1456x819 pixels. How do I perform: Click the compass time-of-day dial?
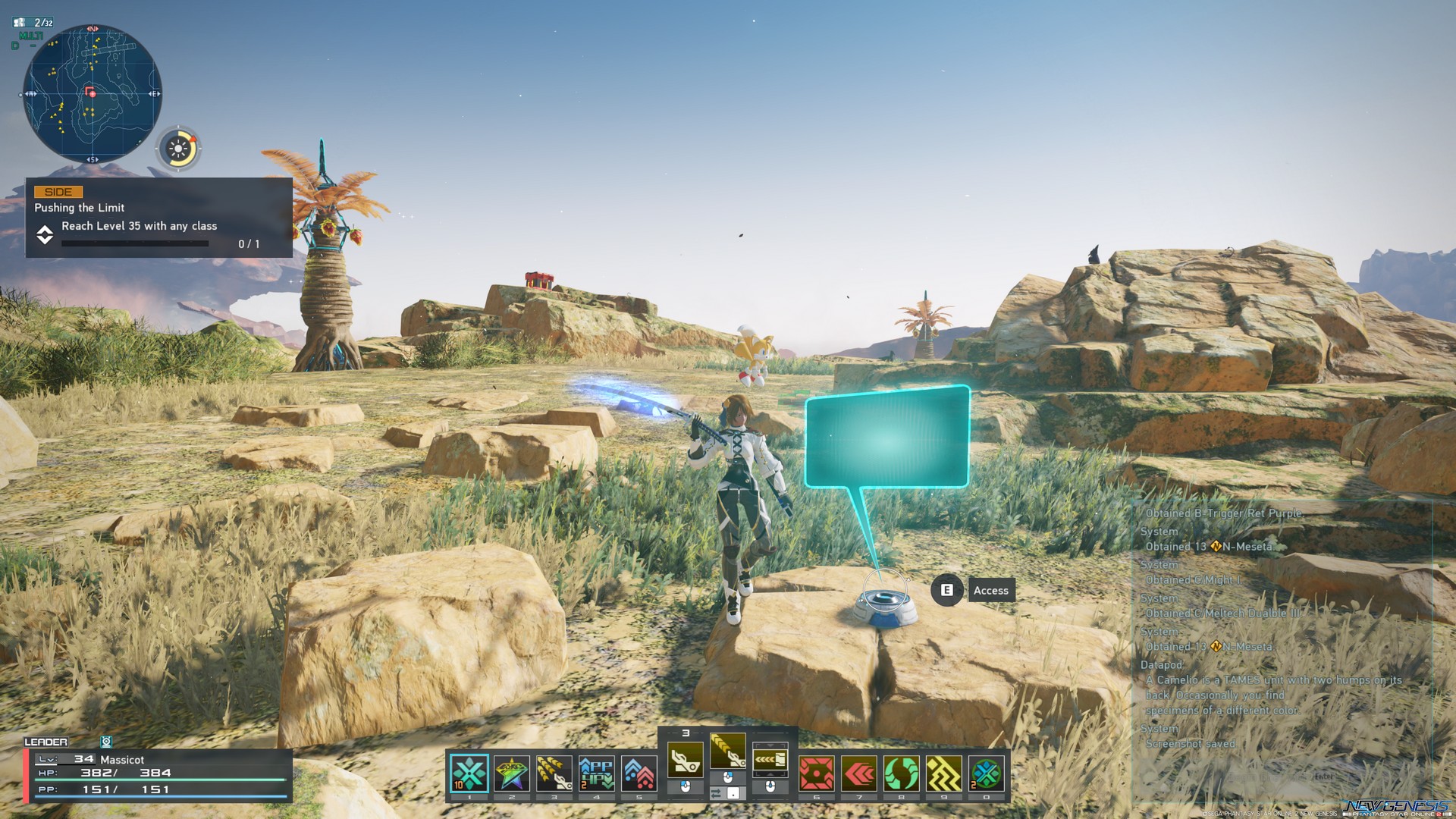[179, 149]
